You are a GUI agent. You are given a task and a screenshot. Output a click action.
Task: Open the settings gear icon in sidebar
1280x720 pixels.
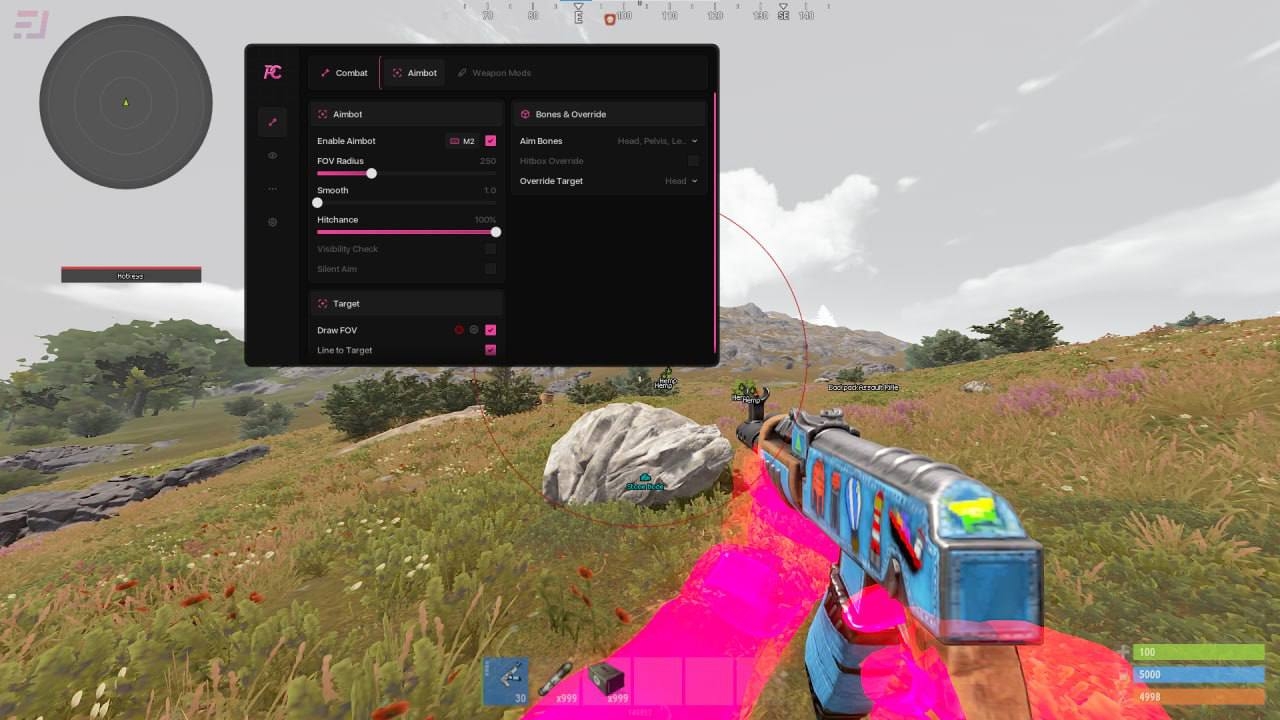click(x=272, y=222)
